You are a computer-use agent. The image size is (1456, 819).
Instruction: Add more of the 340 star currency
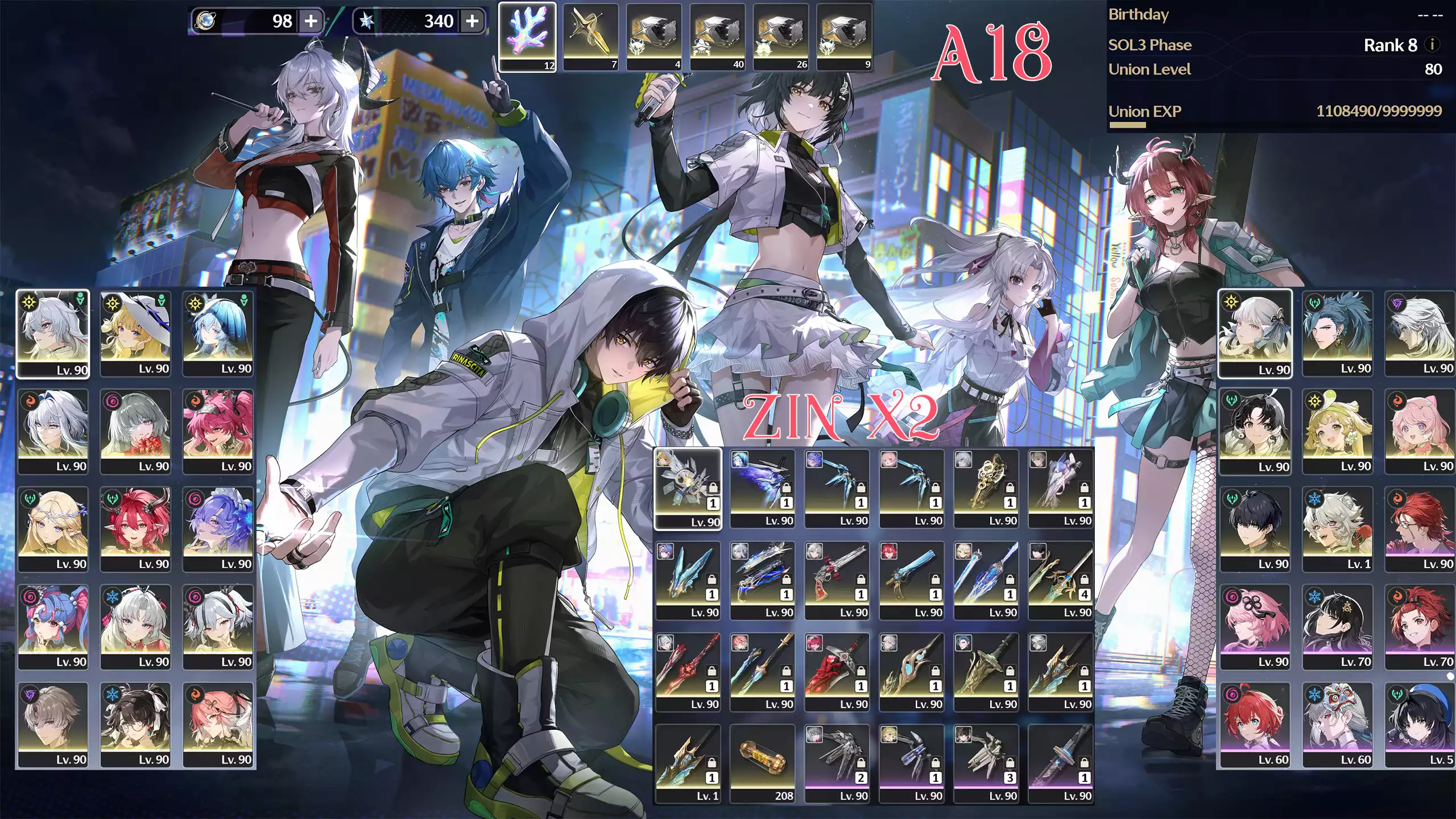(x=472, y=22)
